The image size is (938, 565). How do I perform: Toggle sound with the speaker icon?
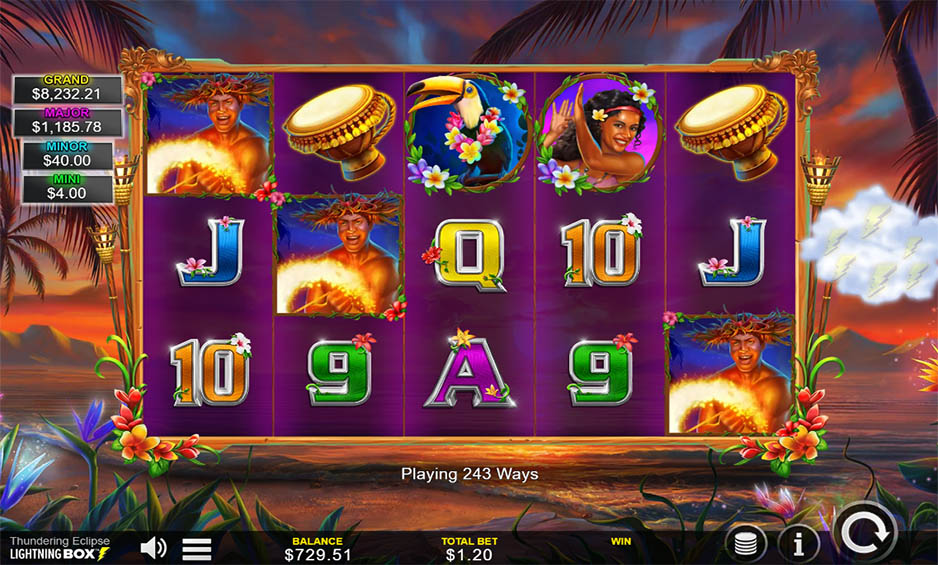click(x=154, y=547)
